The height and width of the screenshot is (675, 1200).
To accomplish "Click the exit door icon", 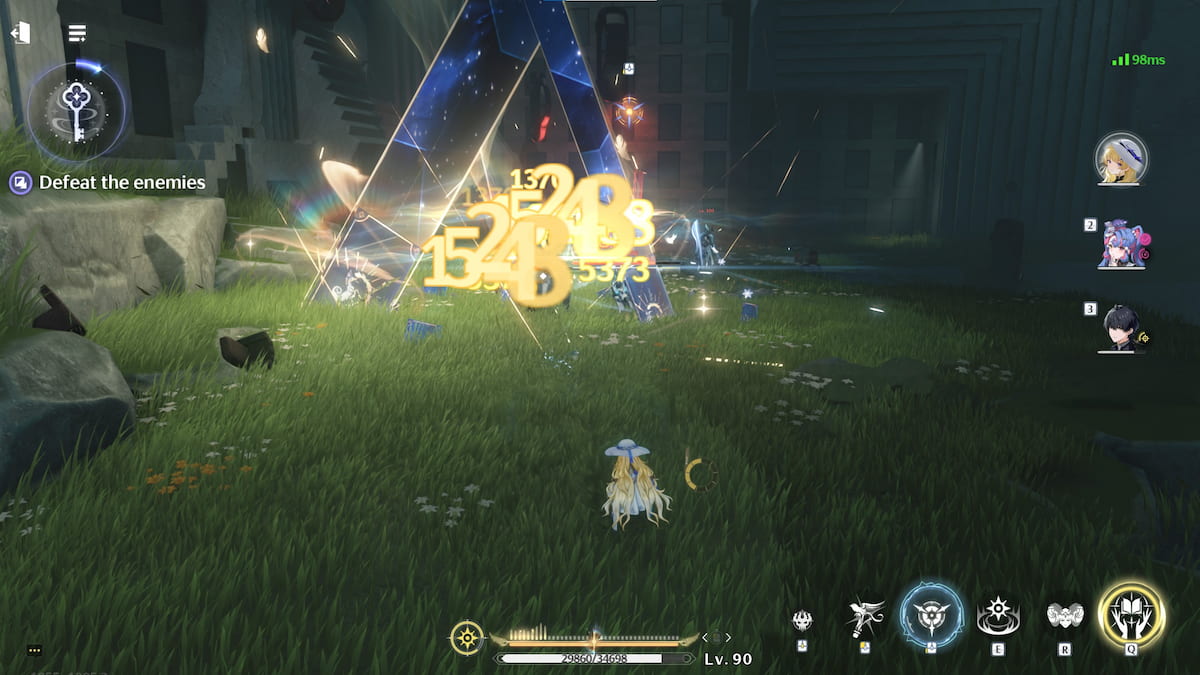I will point(20,33).
